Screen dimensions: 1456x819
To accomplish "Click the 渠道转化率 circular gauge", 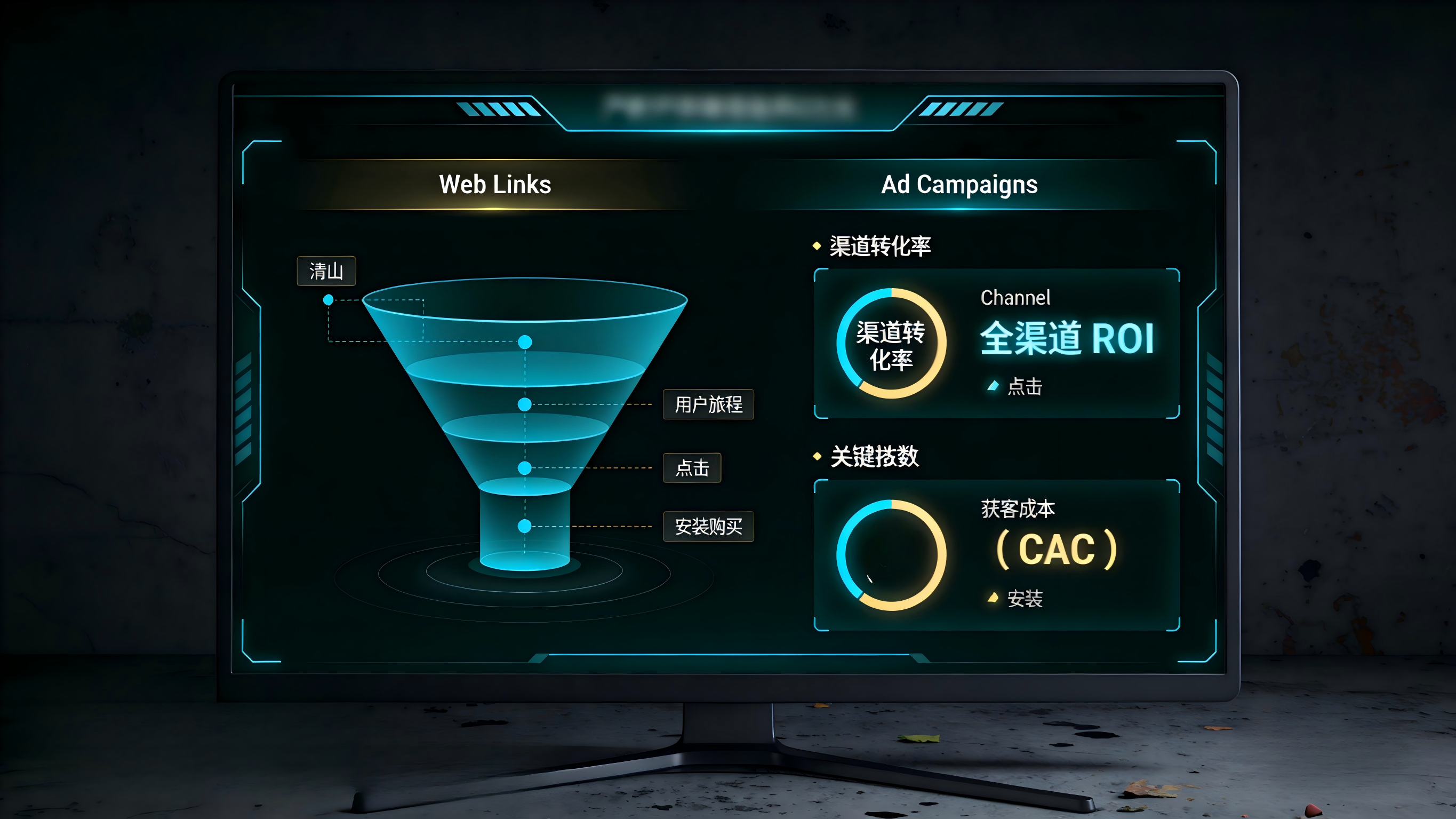I will [x=891, y=344].
